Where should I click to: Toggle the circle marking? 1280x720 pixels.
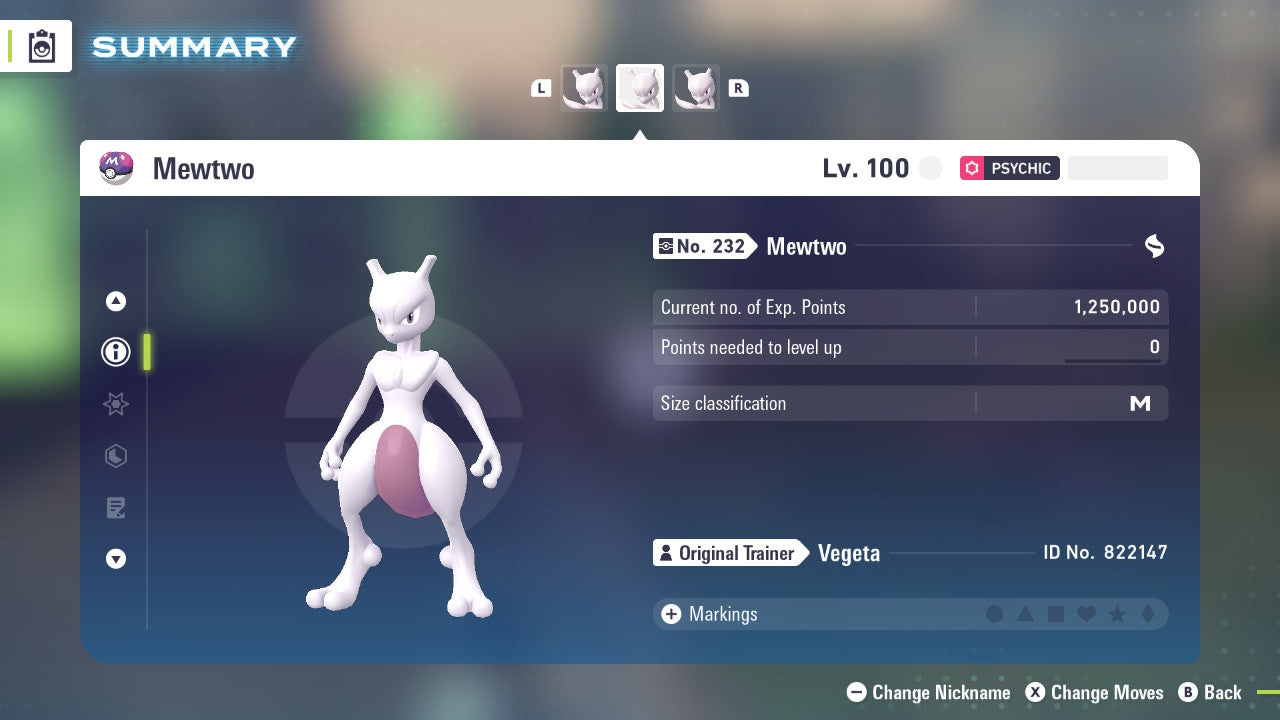click(x=995, y=614)
